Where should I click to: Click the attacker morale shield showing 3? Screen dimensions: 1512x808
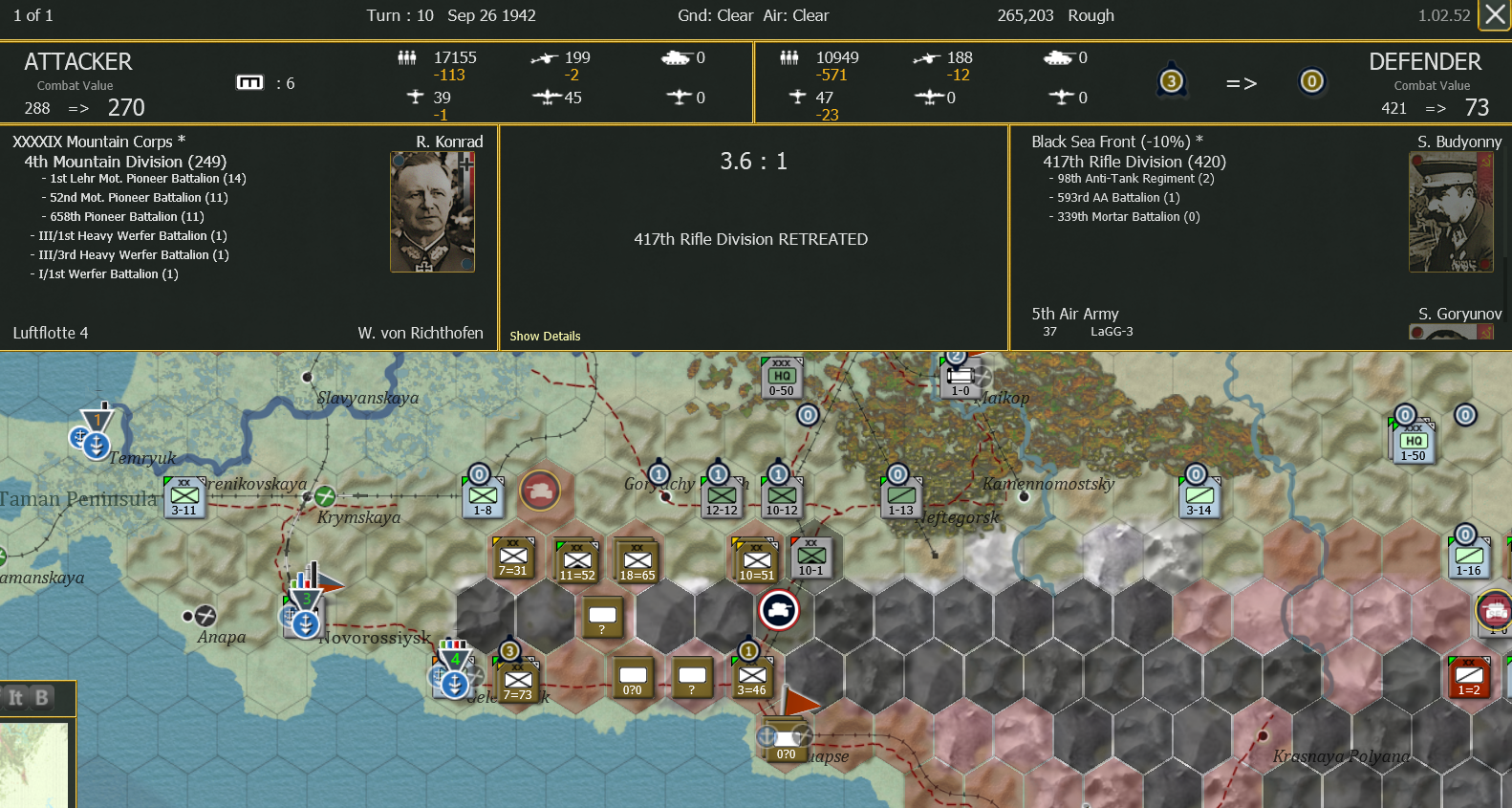(x=1172, y=81)
